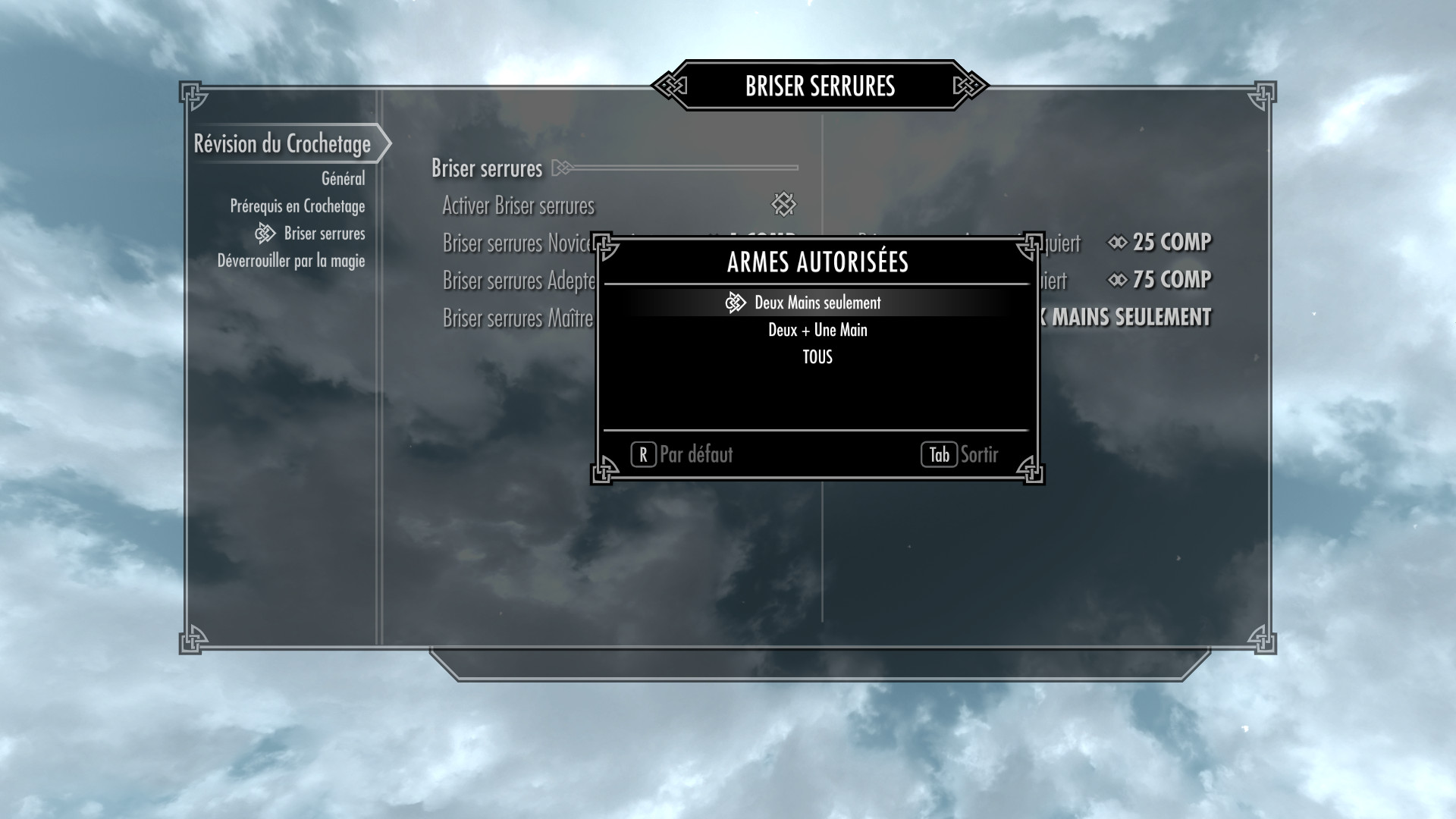Select 'Deux Mains seulement' weapon option
This screenshot has width=1456, height=819.
point(817,303)
